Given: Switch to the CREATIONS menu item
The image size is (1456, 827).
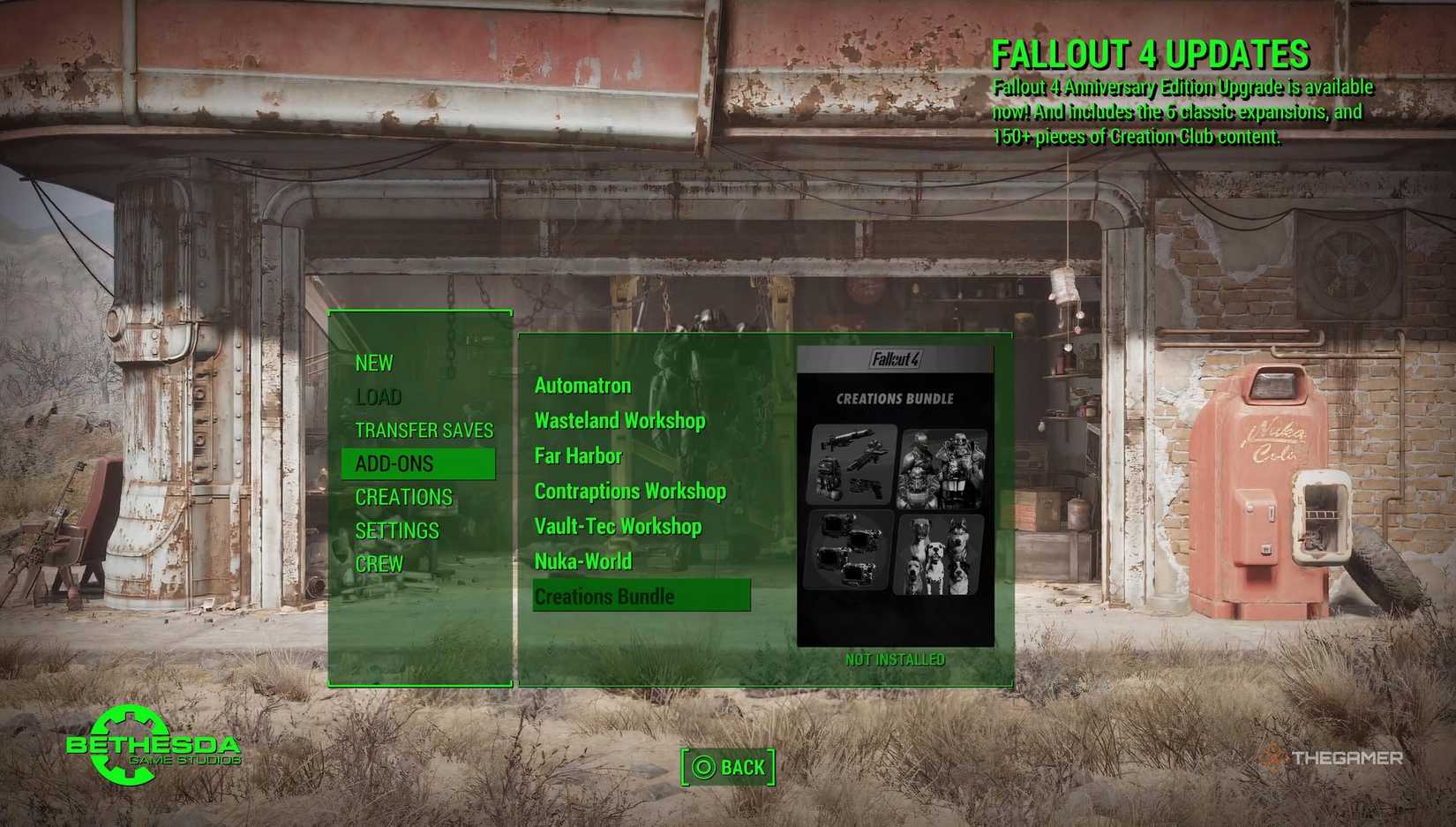Looking at the screenshot, I should [404, 497].
